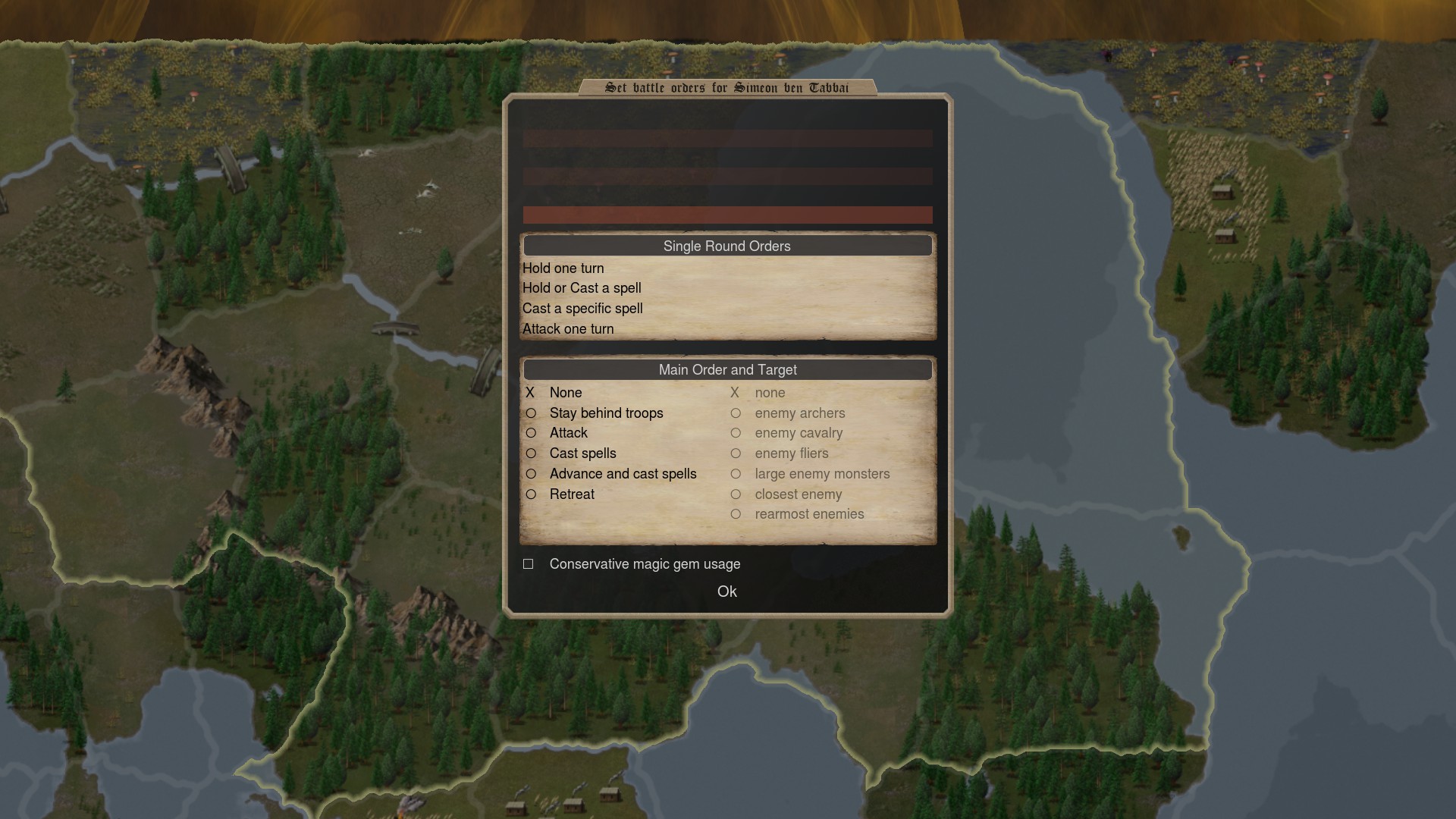Select Hold or Cast a spell
The width and height of the screenshot is (1456, 819).
coord(582,288)
